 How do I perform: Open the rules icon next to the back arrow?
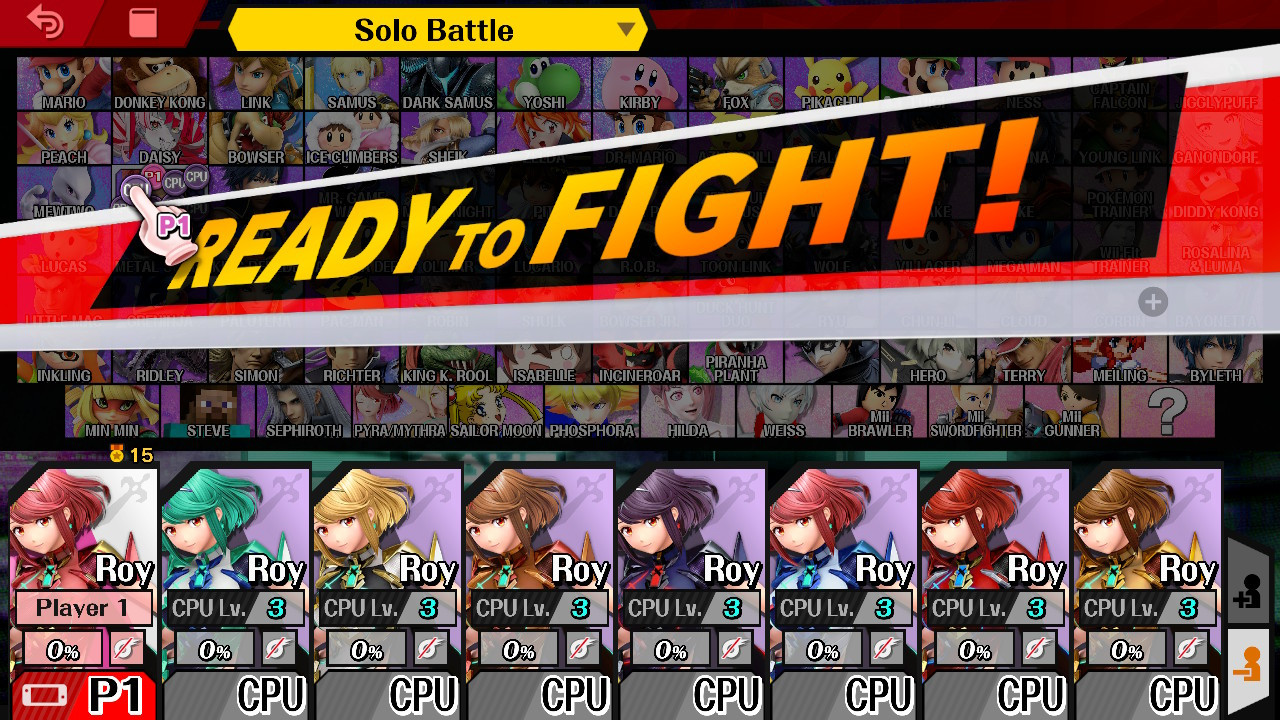(x=141, y=22)
